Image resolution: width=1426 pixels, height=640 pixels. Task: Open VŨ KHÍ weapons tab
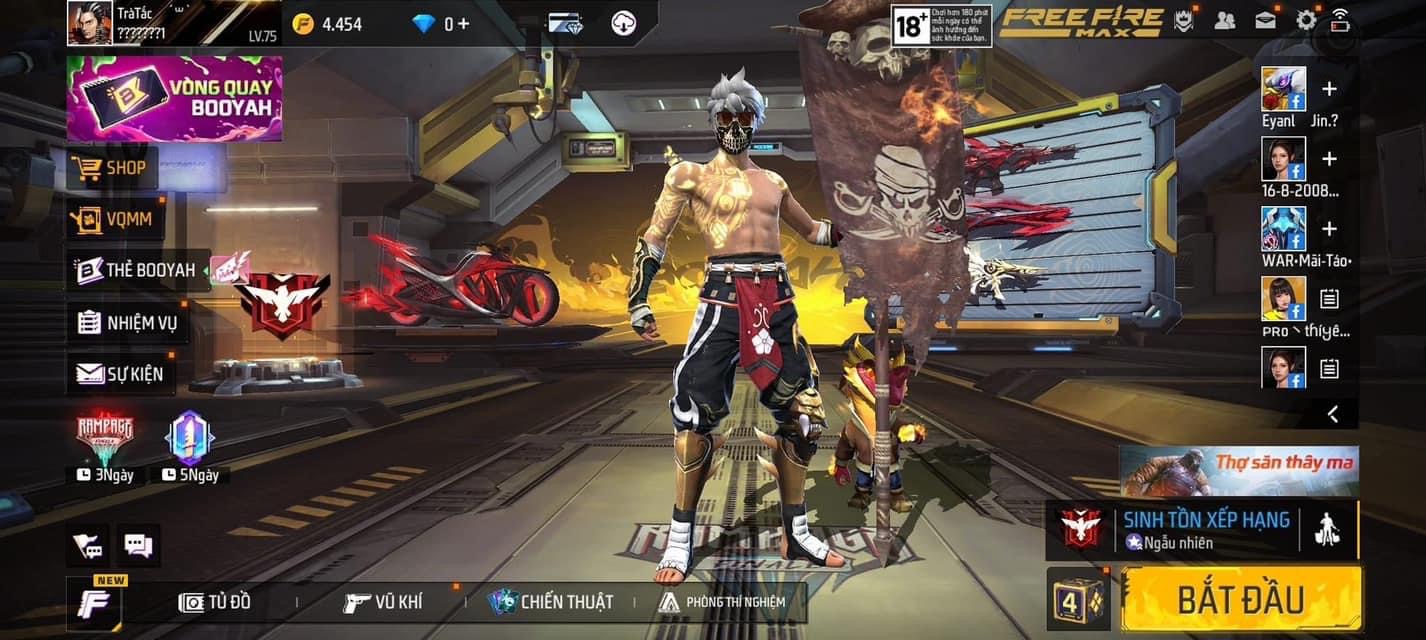(x=383, y=602)
